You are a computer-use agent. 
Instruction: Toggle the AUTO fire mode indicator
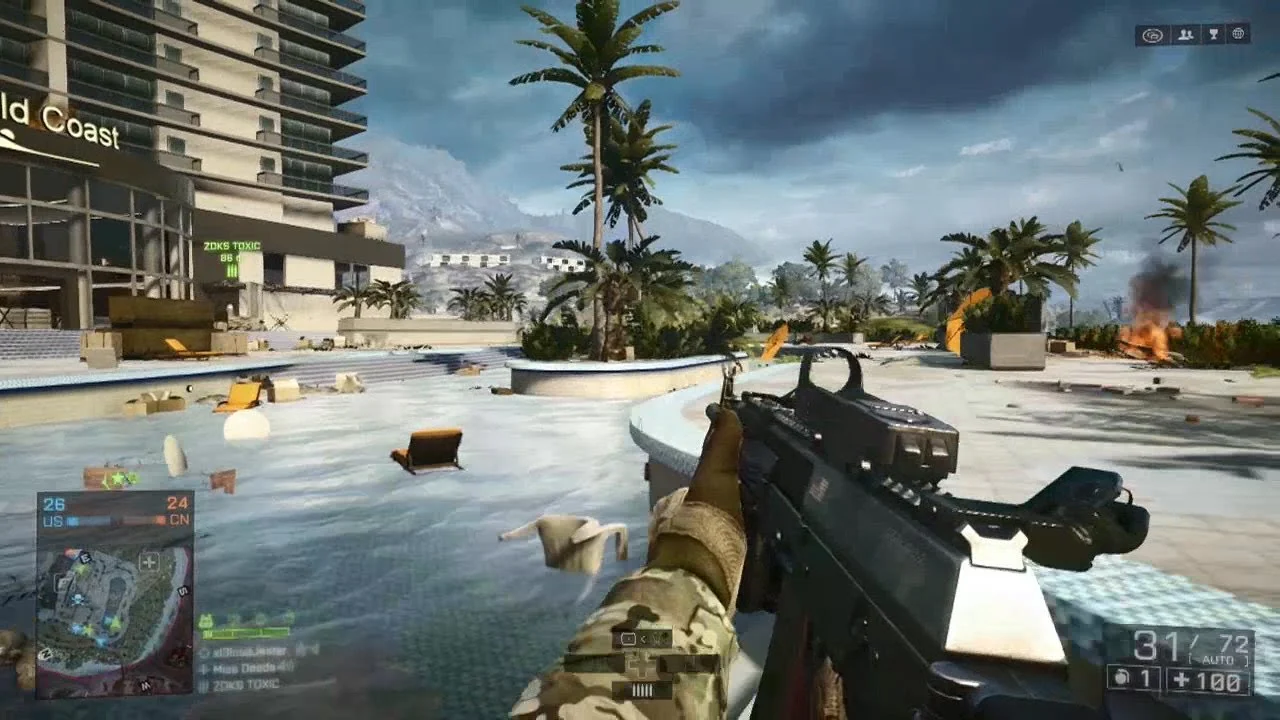(x=1218, y=659)
